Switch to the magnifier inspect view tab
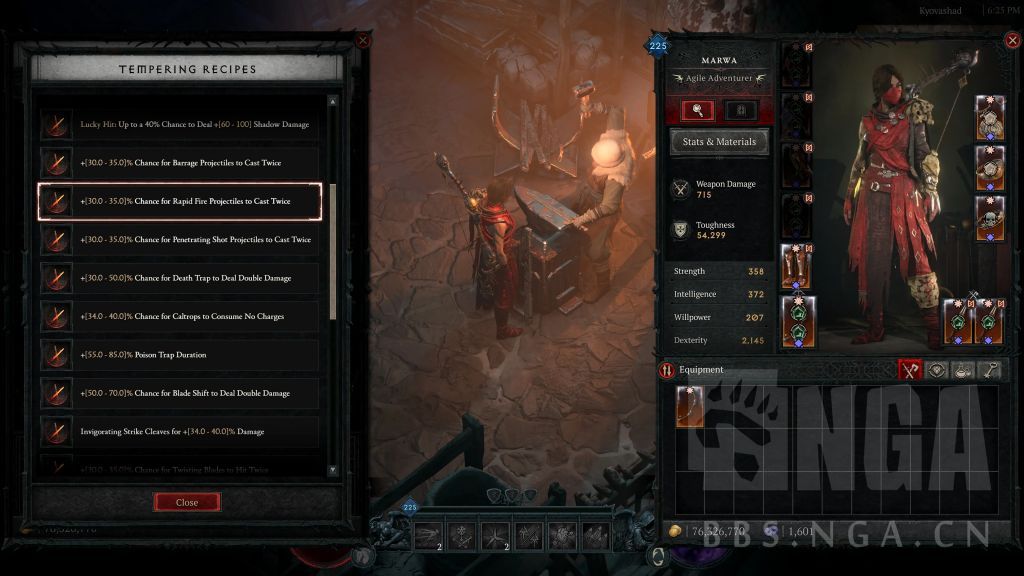Image resolution: width=1024 pixels, height=576 pixels. coord(697,110)
